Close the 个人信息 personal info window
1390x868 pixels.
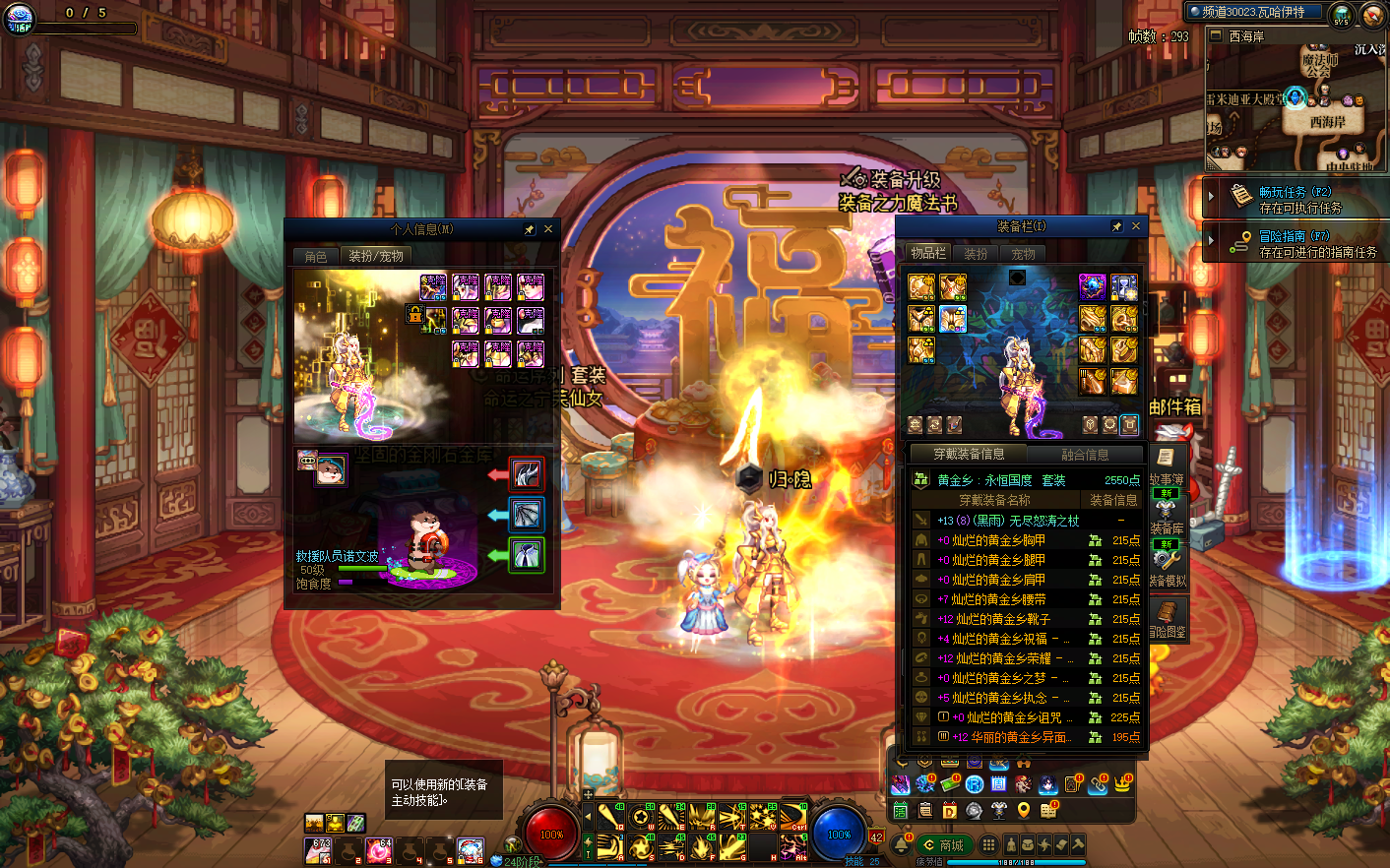pyautogui.click(x=548, y=229)
